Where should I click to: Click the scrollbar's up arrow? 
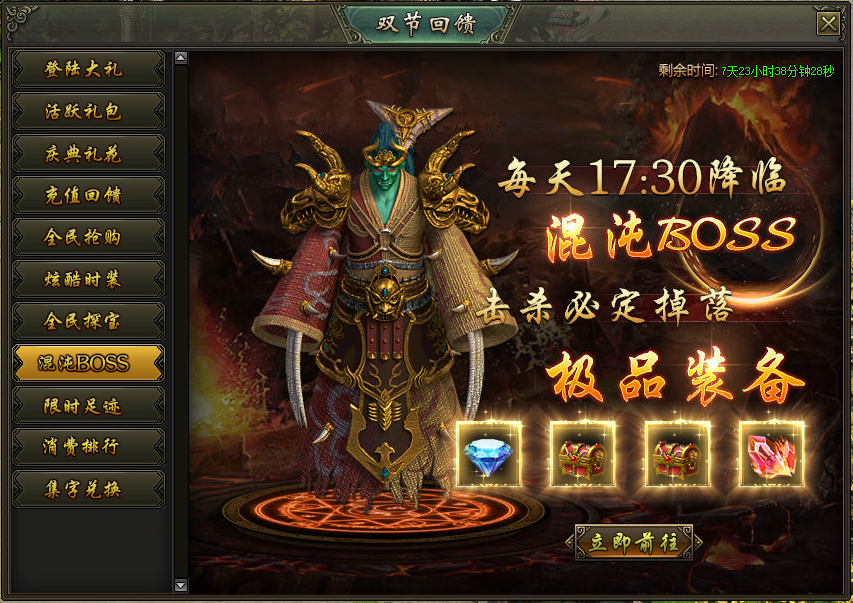coord(181,58)
